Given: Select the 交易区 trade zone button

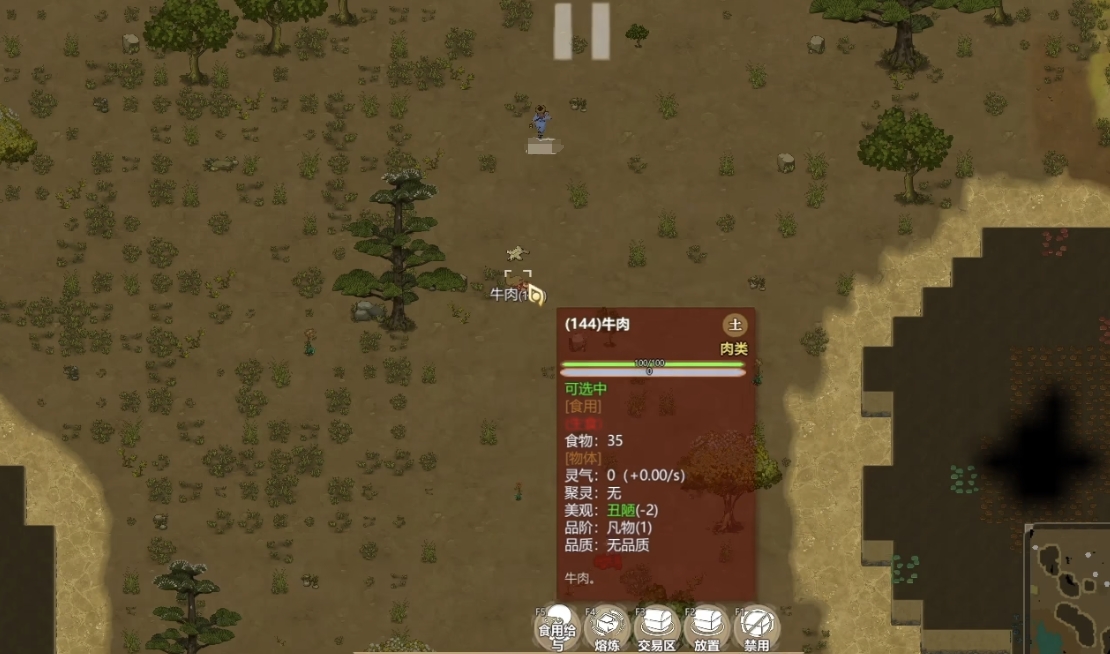Looking at the screenshot, I should coord(657,627).
